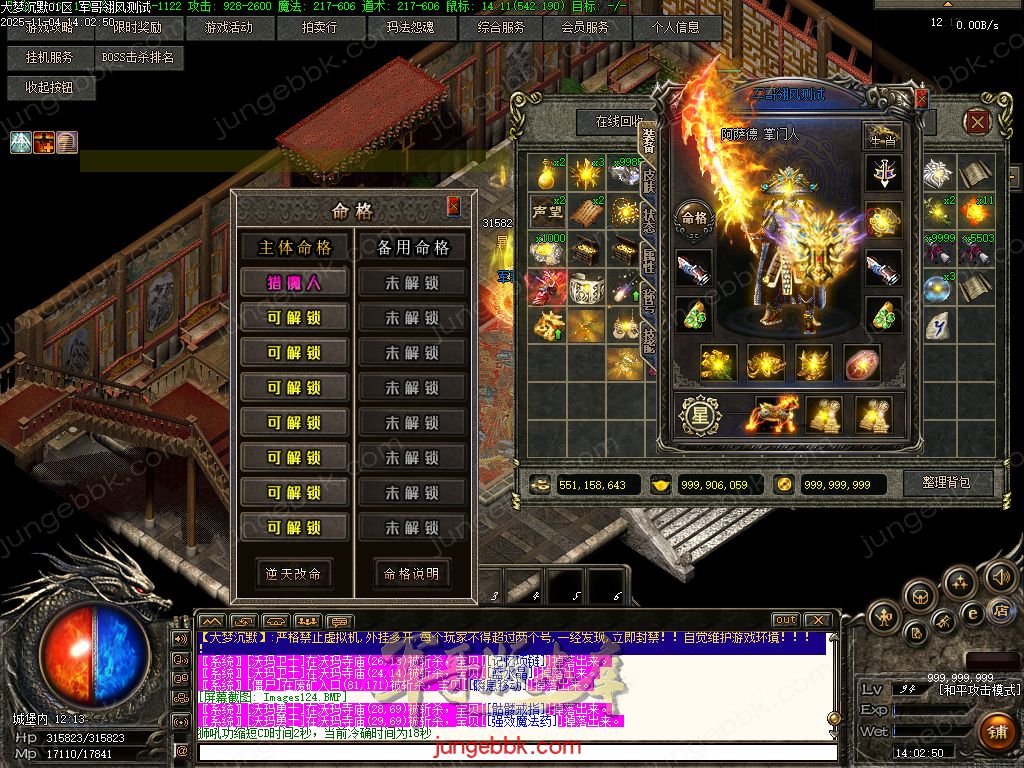Click the 收起按钮 collapse button
Image resolution: width=1024 pixels, height=768 pixels.
tap(50, 88)
